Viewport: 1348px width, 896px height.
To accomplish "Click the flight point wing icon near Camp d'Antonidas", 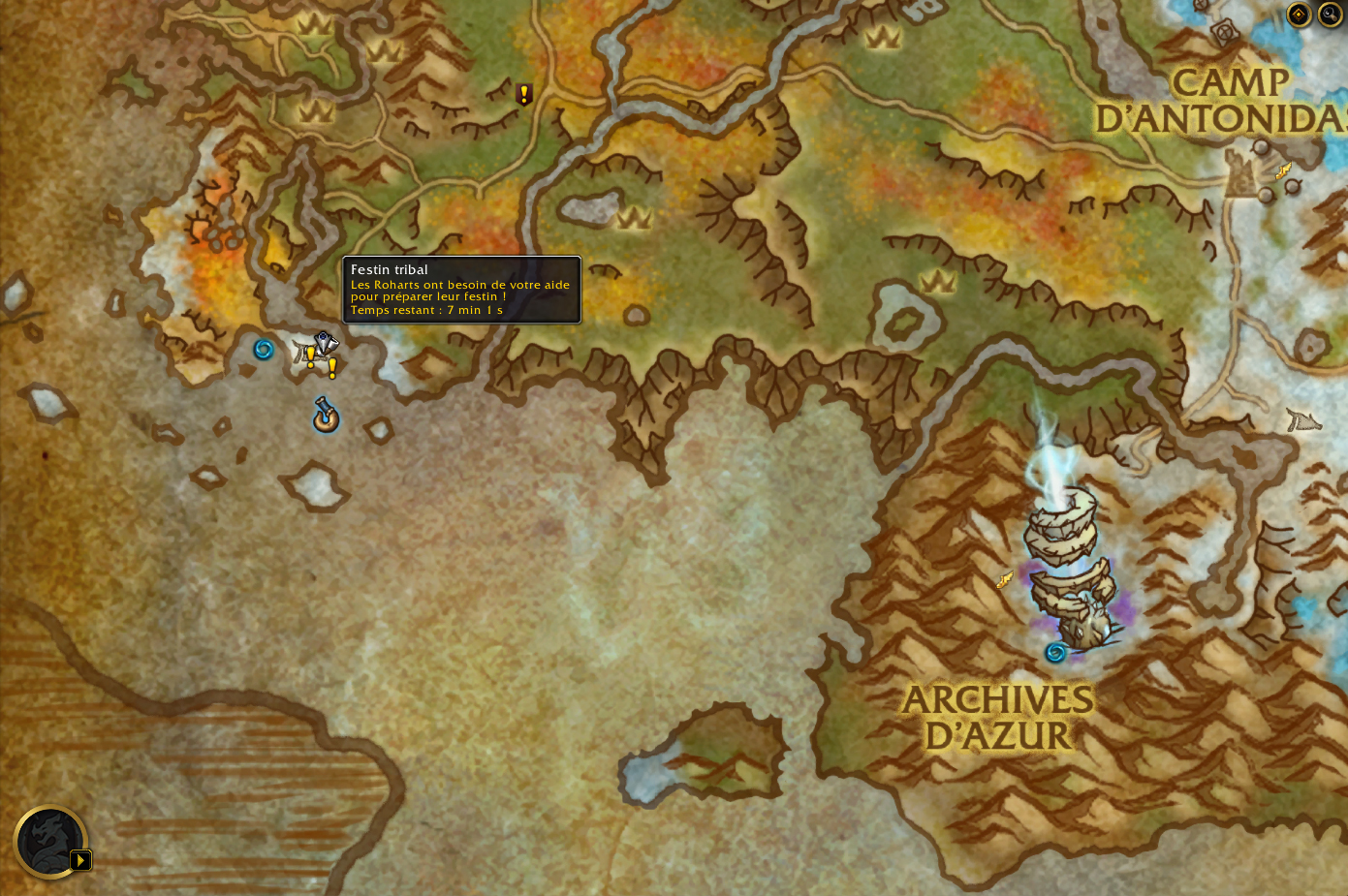I will pyautogui.click(x=1281, y=170).
